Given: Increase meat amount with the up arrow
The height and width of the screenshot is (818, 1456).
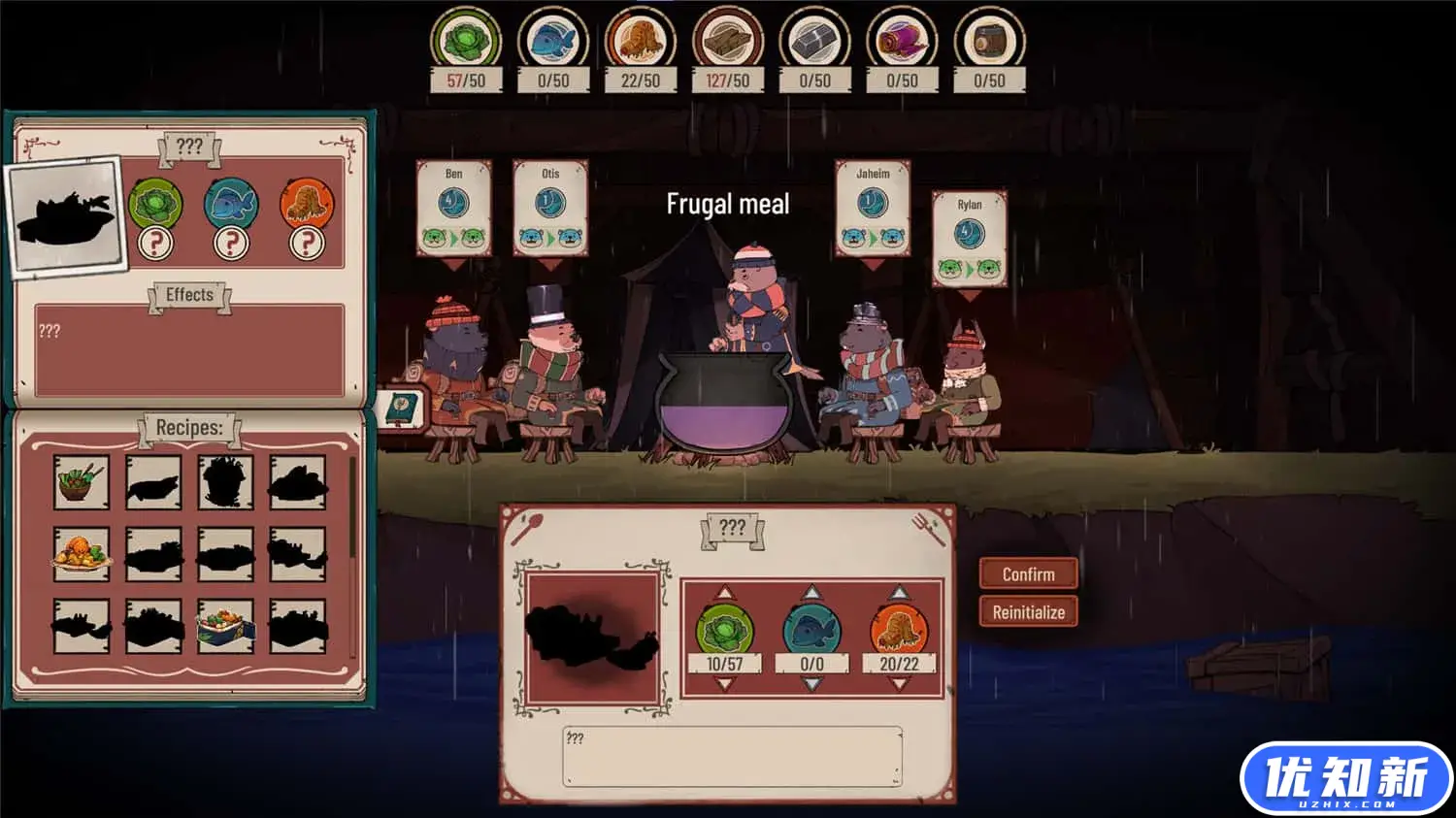Looking at the screenshot, I should tap(899, 593).
